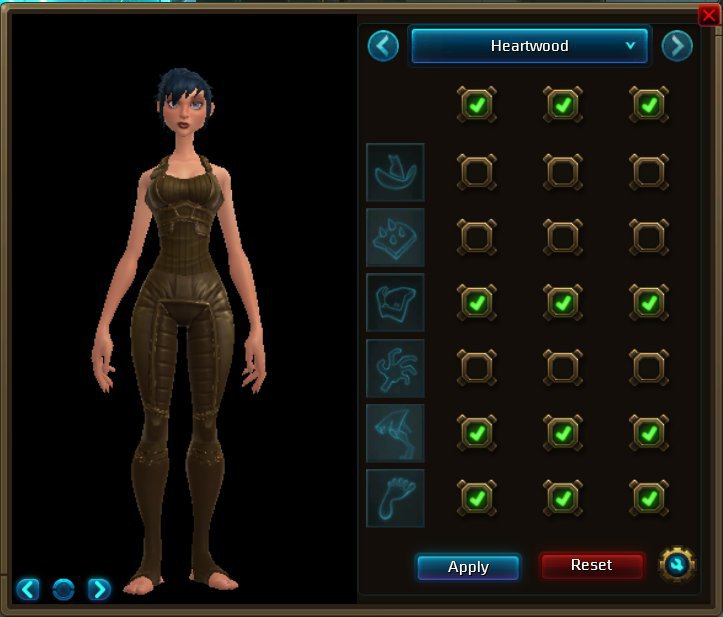723x617 pixels.
Task: Go to next option right of Heartwood dropdown
Action: coord(677,46)
